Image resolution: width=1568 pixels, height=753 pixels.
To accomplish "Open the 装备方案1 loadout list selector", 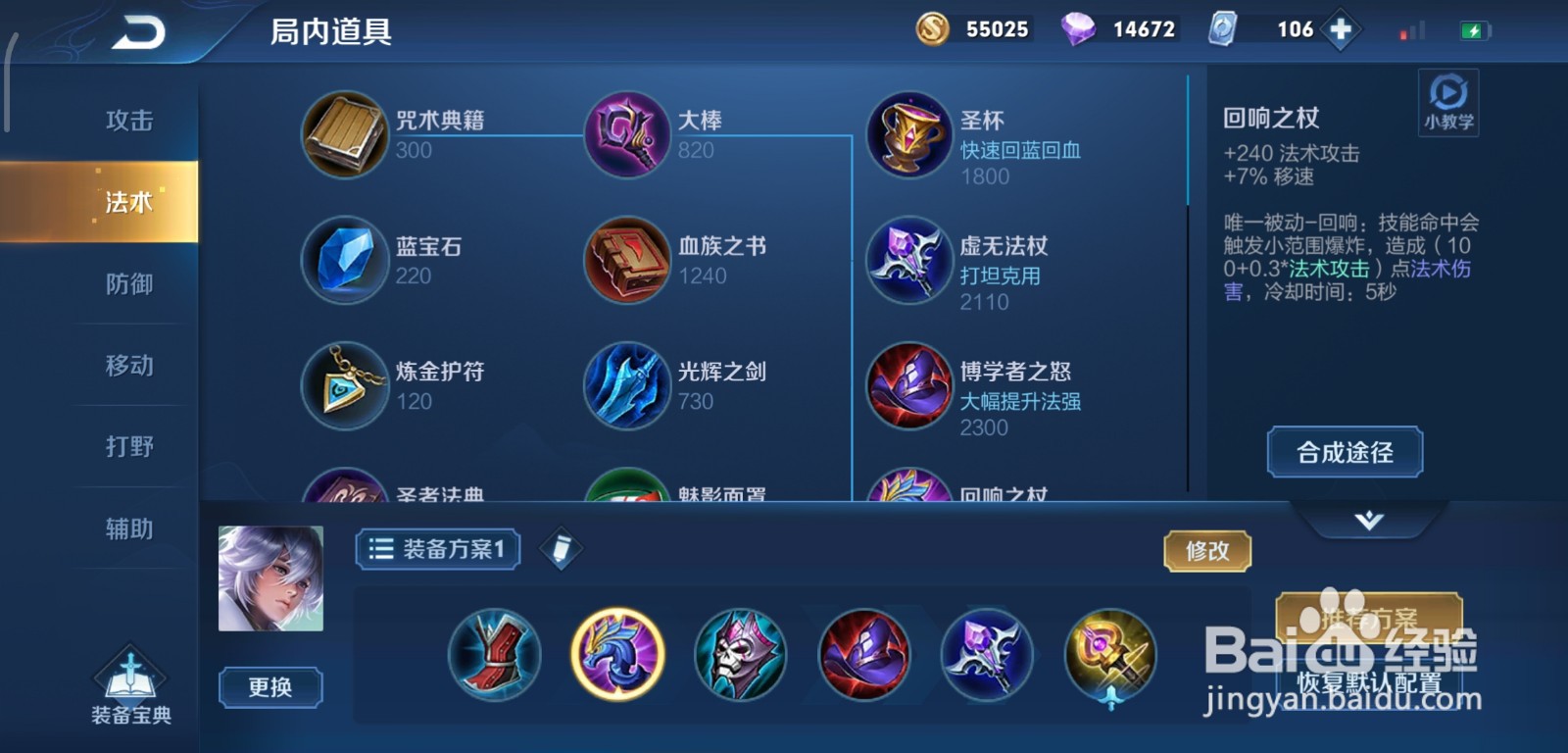I will 436,549.
